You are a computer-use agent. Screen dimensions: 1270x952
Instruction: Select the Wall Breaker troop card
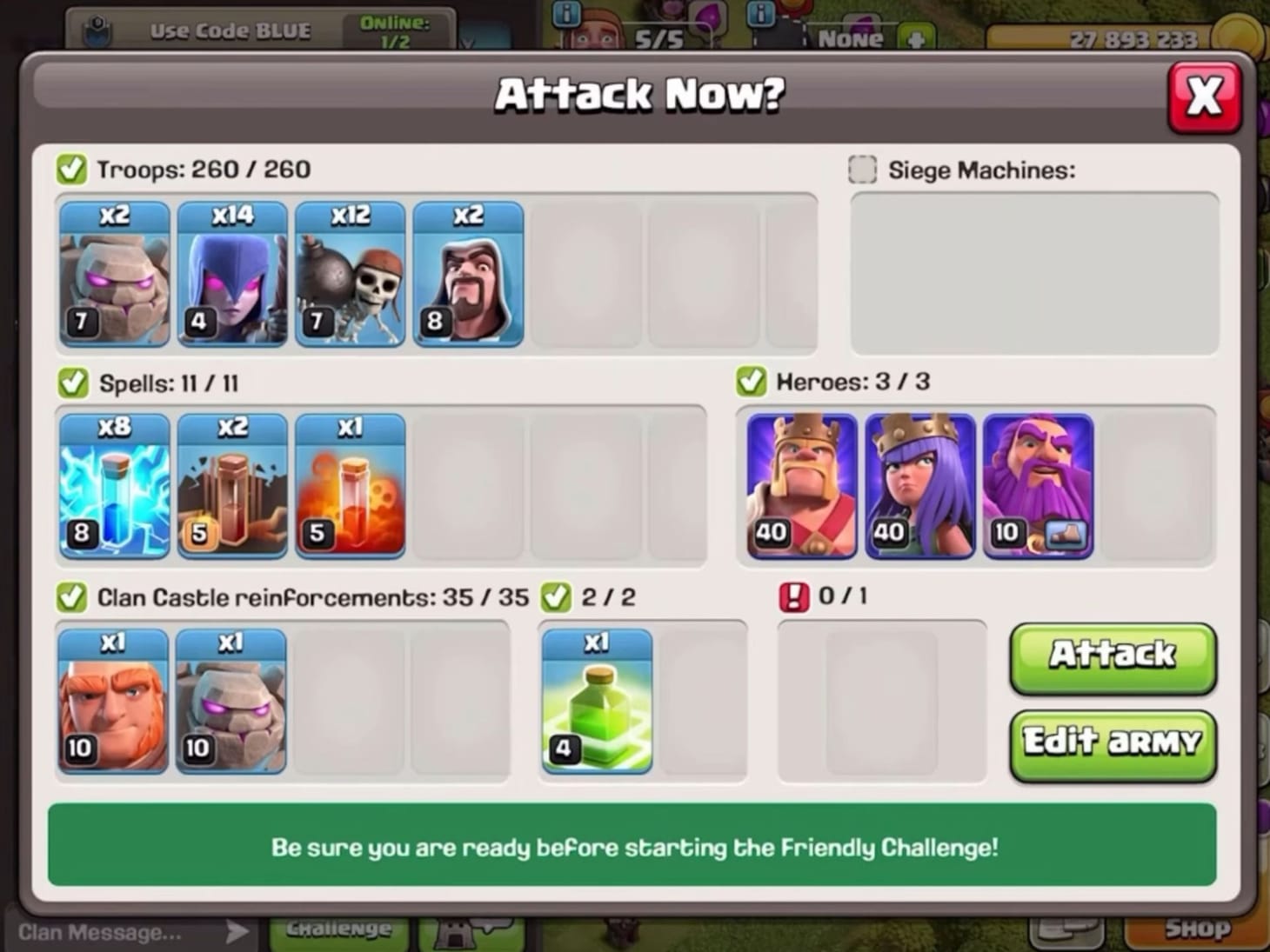pyautogui.click(x=350, y=274)
